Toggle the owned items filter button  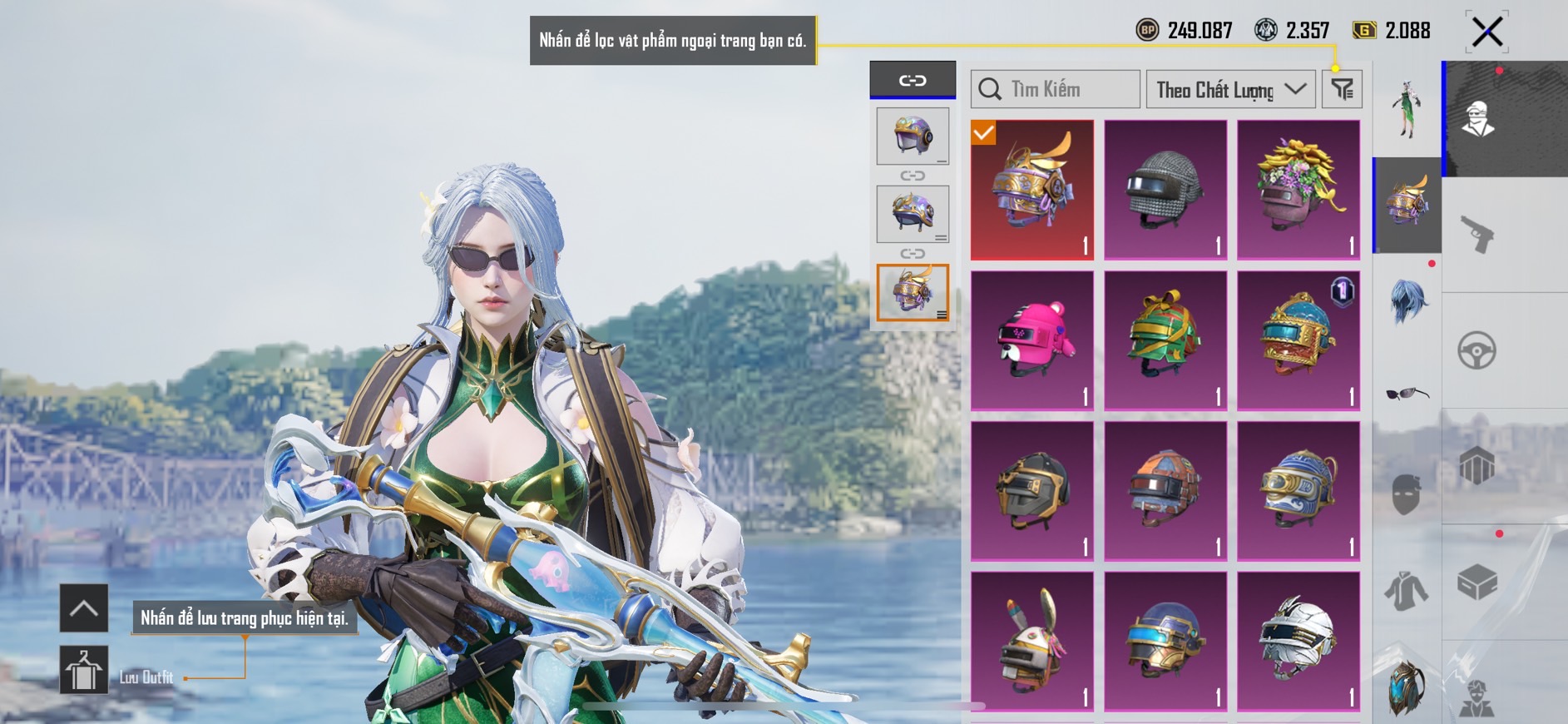point(1342,89)
